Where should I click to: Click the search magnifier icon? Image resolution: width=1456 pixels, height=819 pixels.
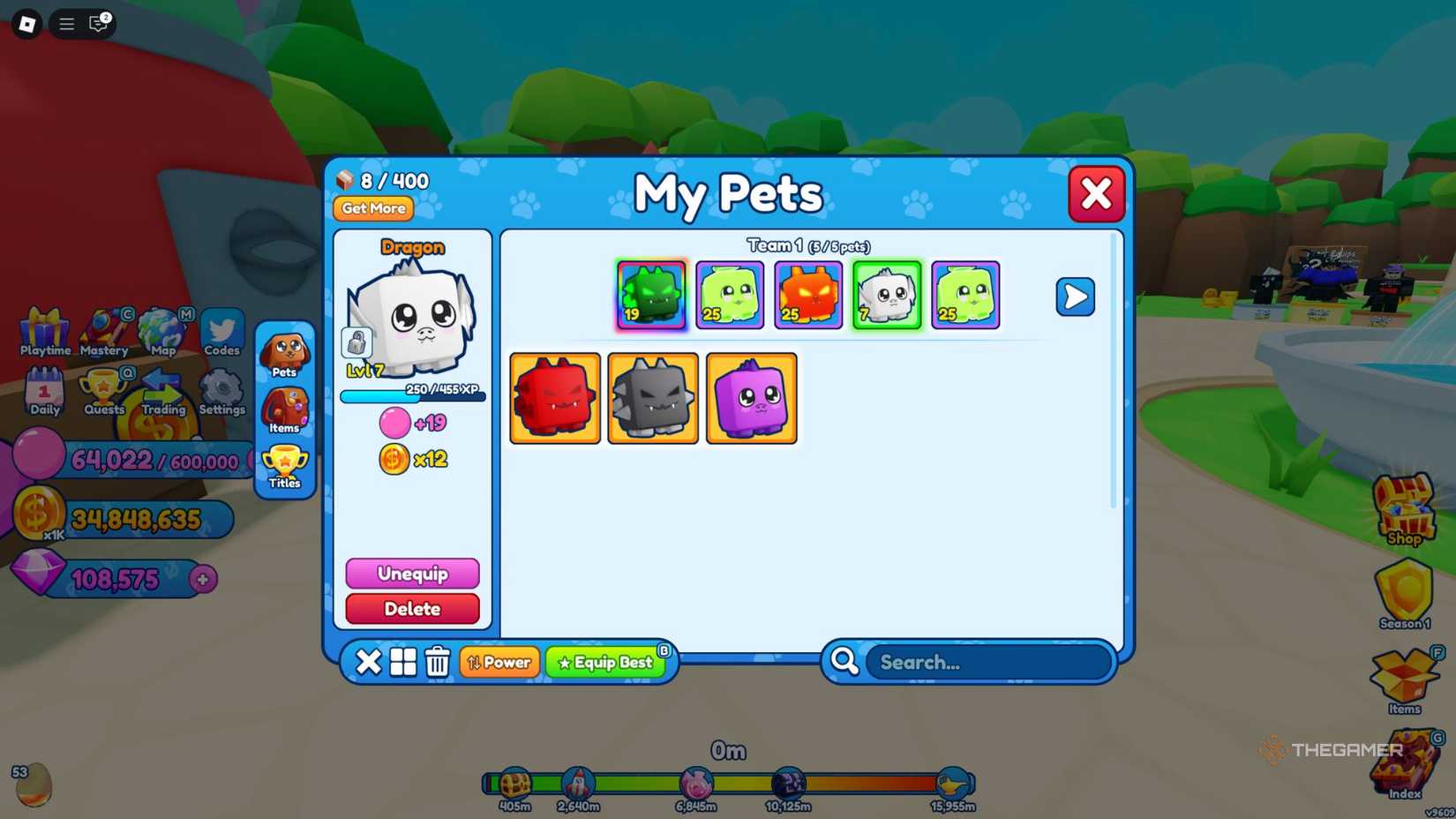[x=844, y=662]
